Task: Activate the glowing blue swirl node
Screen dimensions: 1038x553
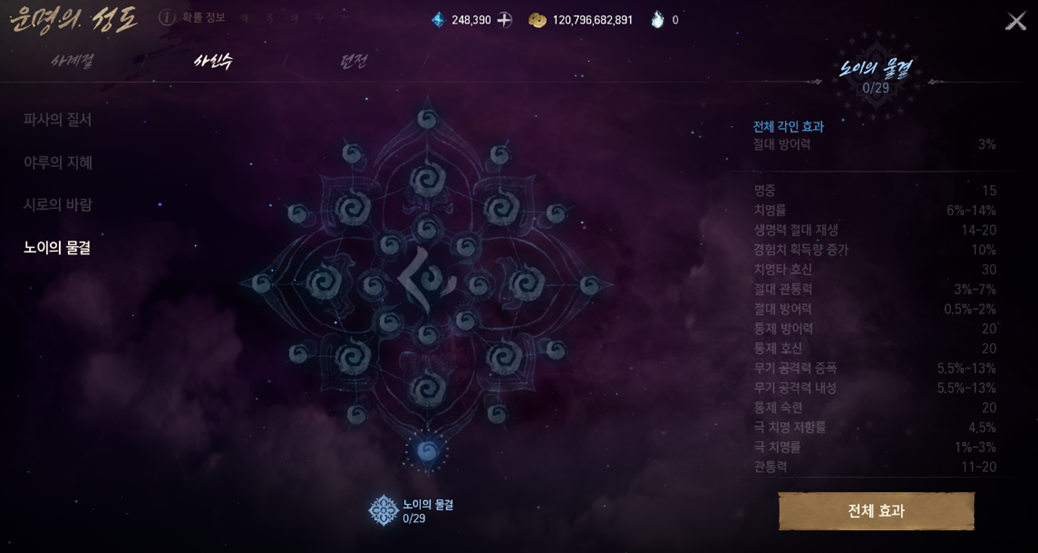Action: coord(428,451)
